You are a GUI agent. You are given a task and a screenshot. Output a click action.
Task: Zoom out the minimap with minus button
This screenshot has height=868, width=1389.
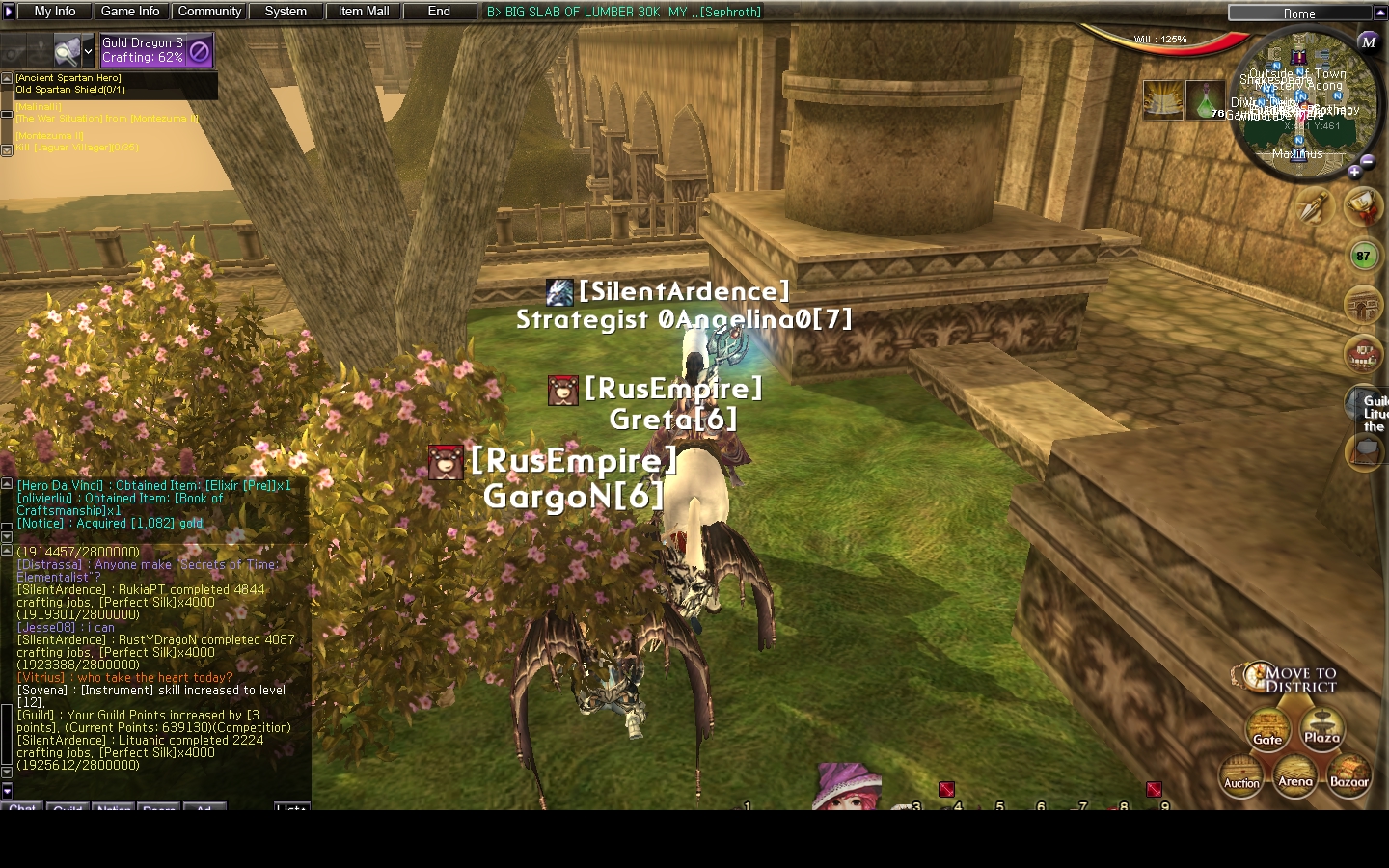click(x=1368, y=160)
